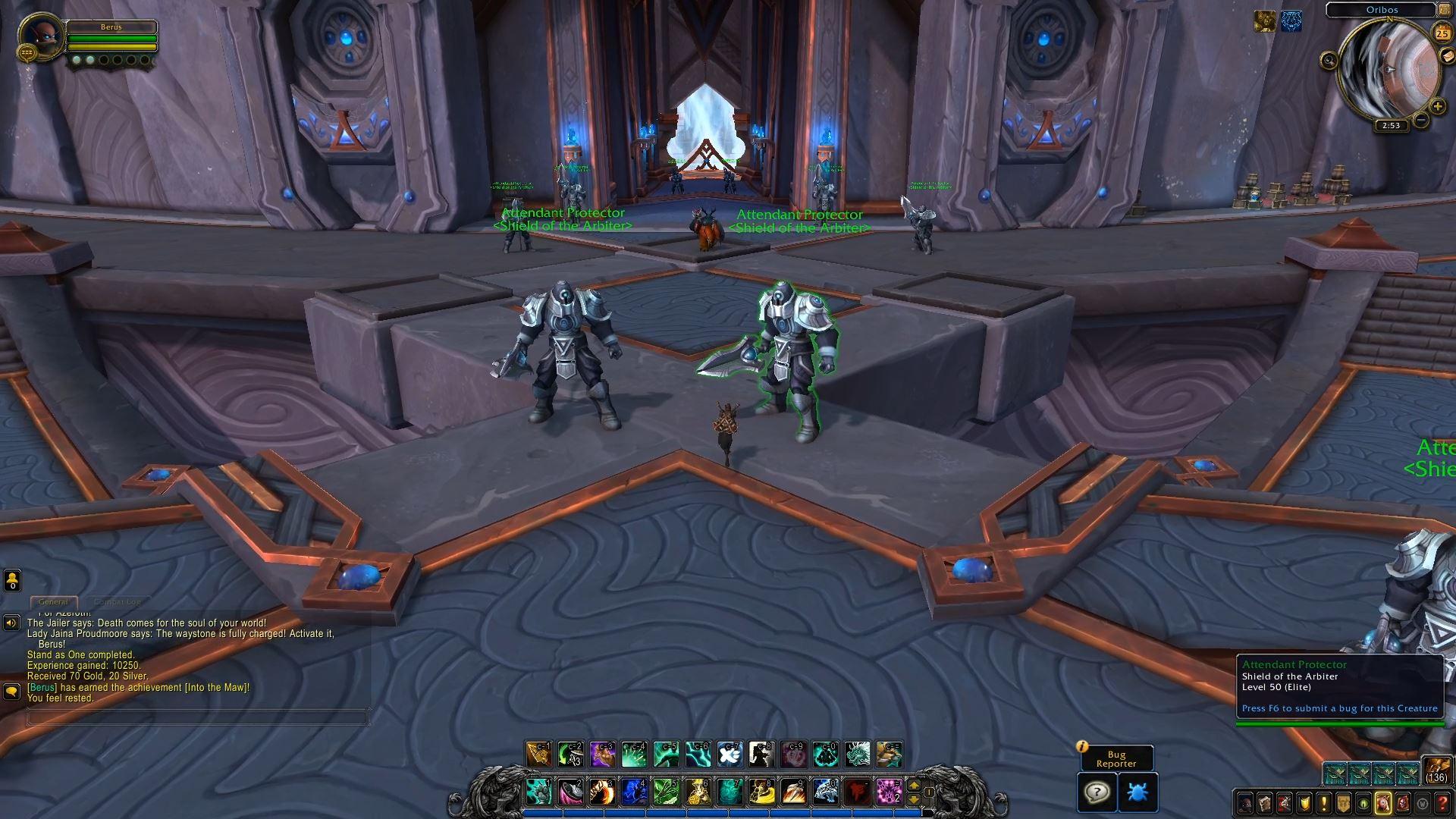This screenshot has height=819, width=1456.
Task: Activate the orange claw slash ability in slot 9
Action: pos(793,792)
